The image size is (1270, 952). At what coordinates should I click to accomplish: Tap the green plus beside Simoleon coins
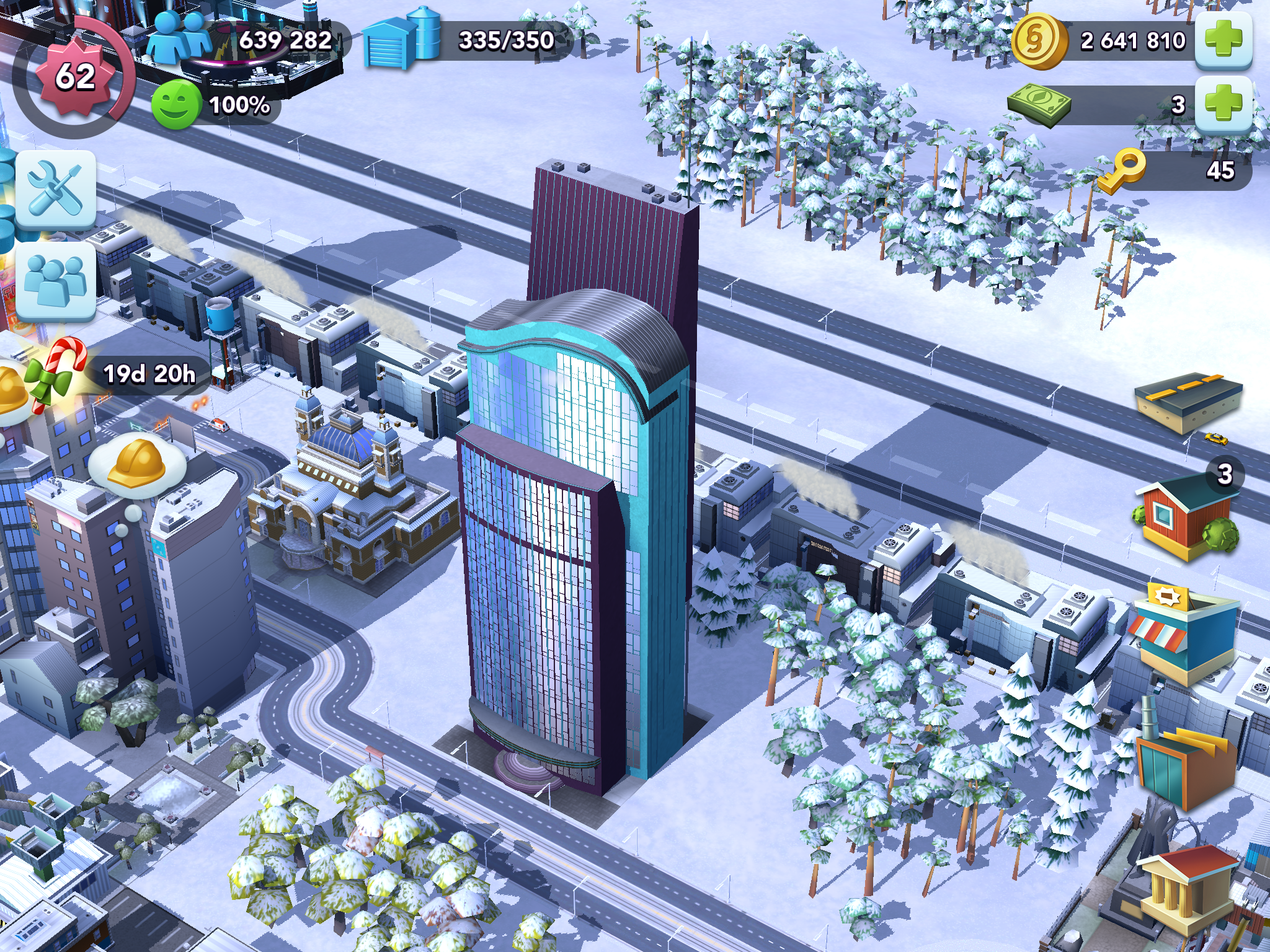pyautogui.click(x=1223, y=40)
